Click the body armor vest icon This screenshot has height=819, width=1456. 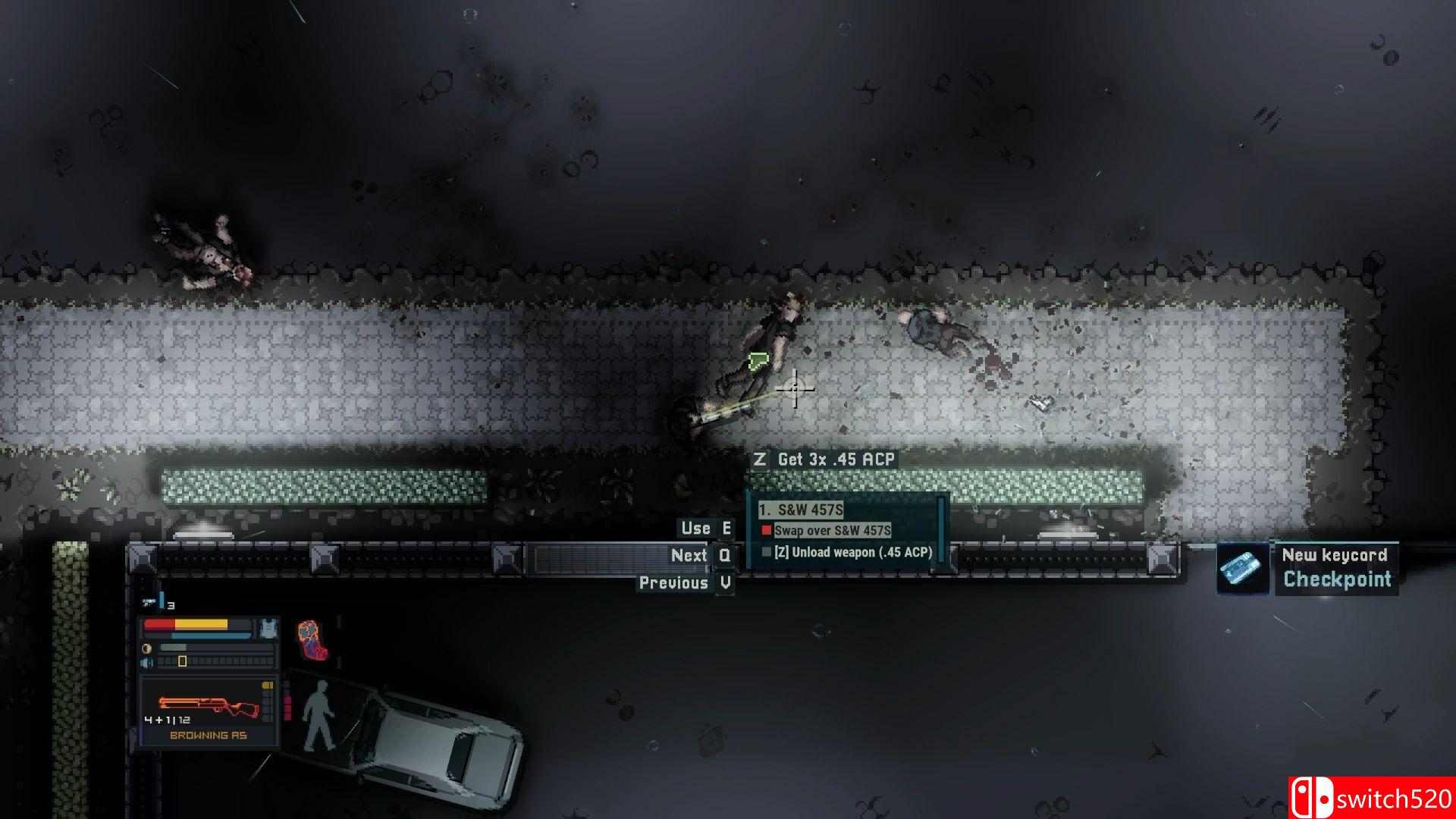[x=268, y=627]
